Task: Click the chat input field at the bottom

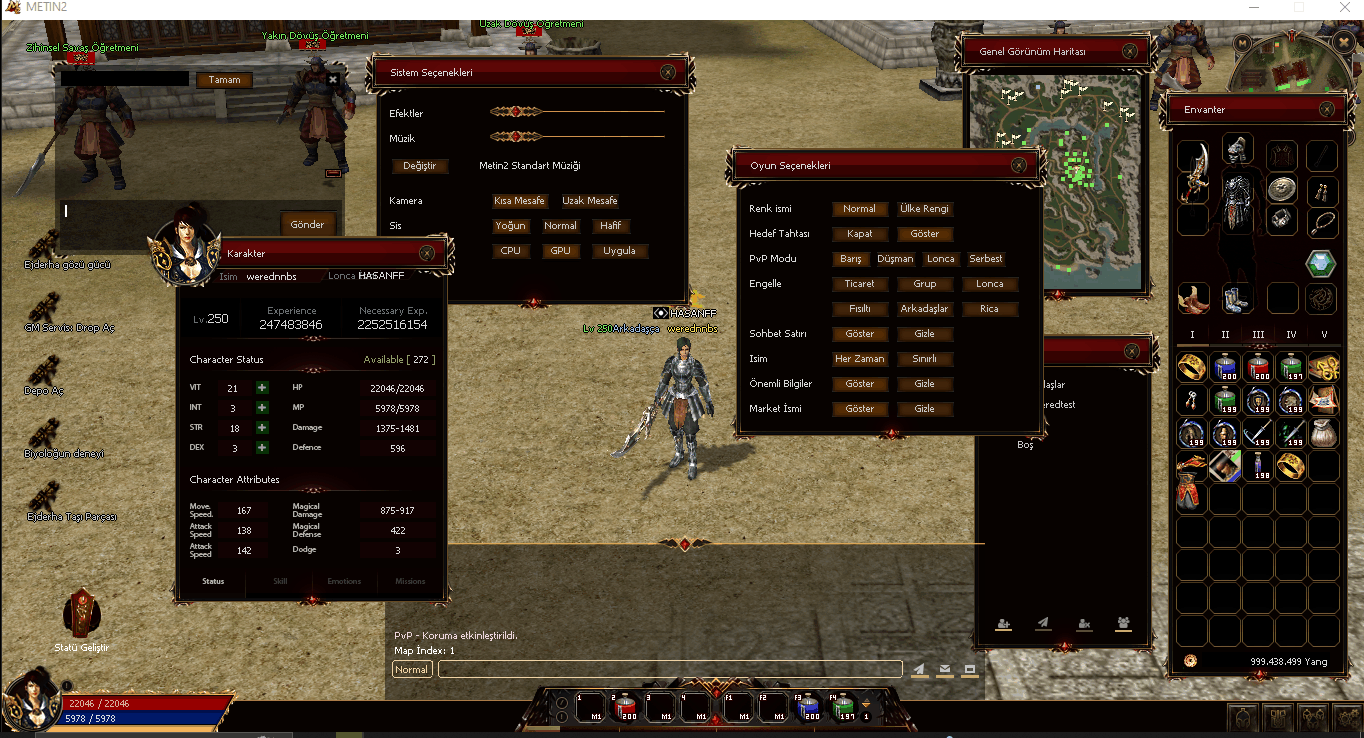Action: [x=670, y=669]
